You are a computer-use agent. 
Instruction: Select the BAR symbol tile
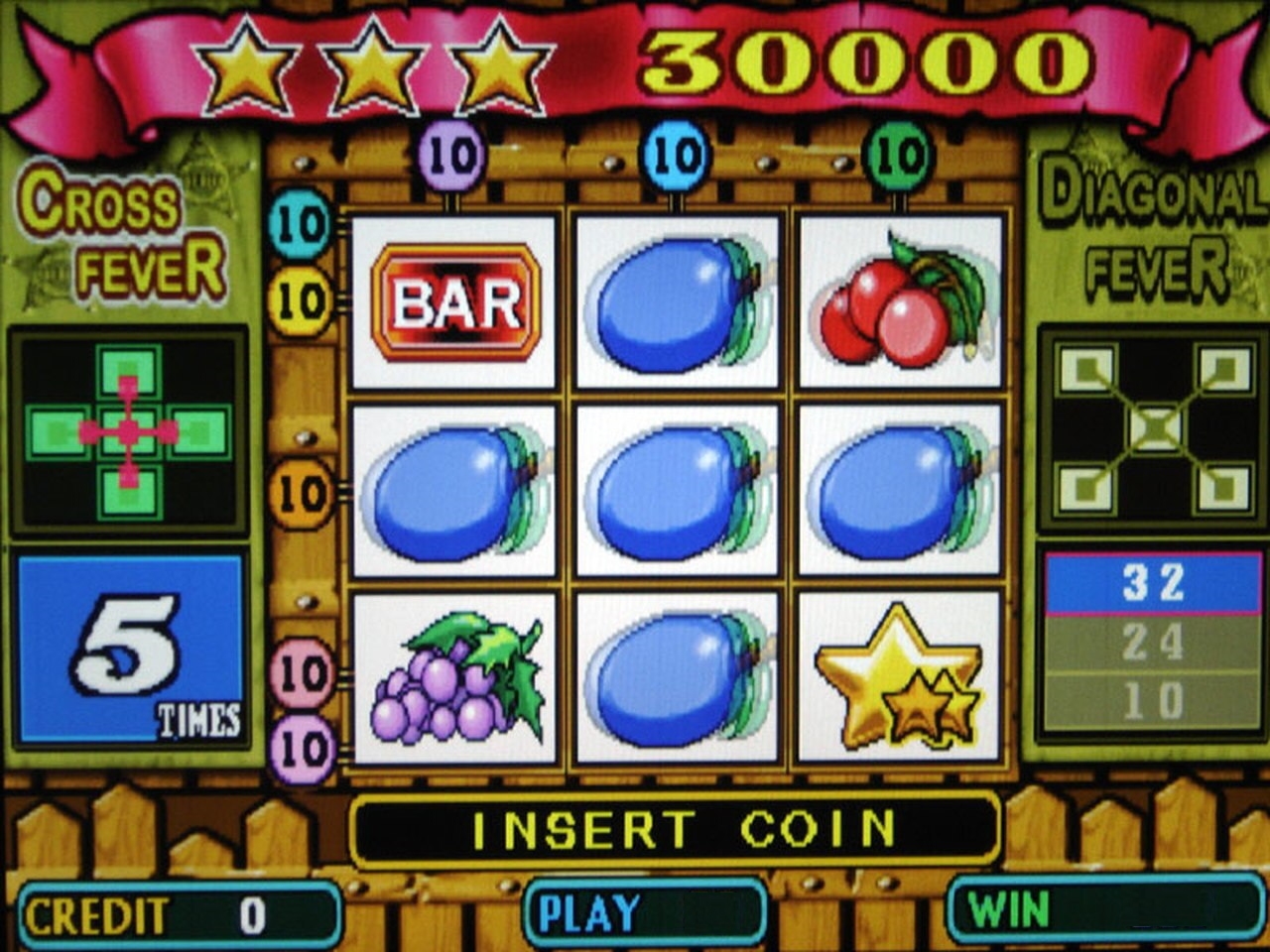pos(455,302)
